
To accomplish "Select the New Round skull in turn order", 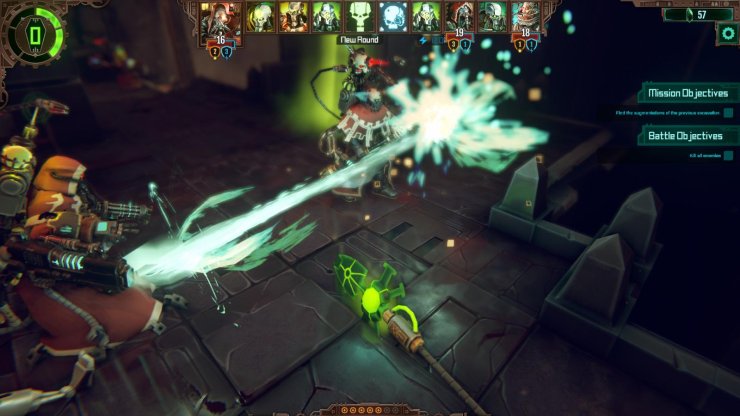I will (x=361, y=17).
